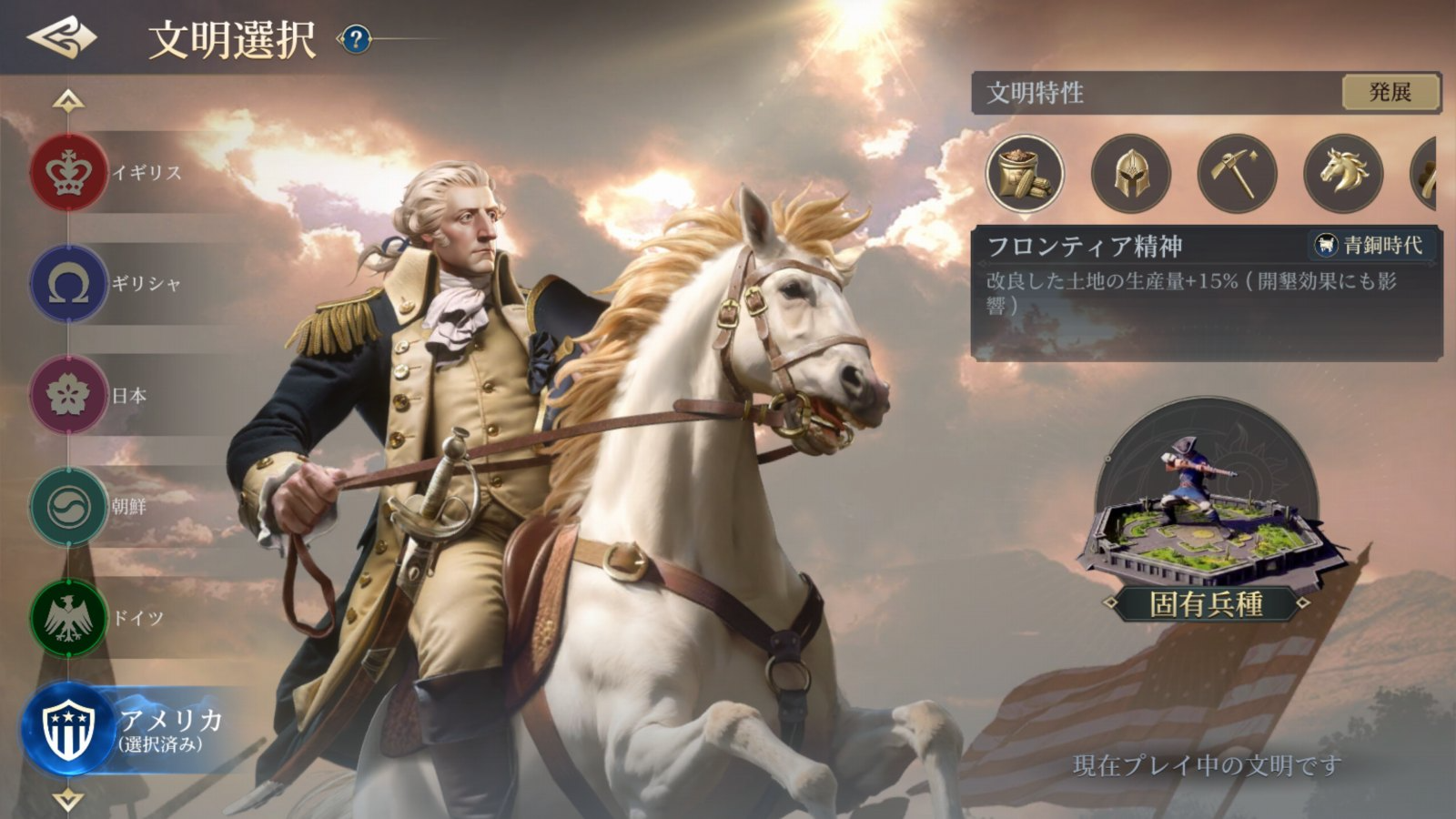Select the アメリカ civilization entry
The image size is (1456, 819).
71,730
